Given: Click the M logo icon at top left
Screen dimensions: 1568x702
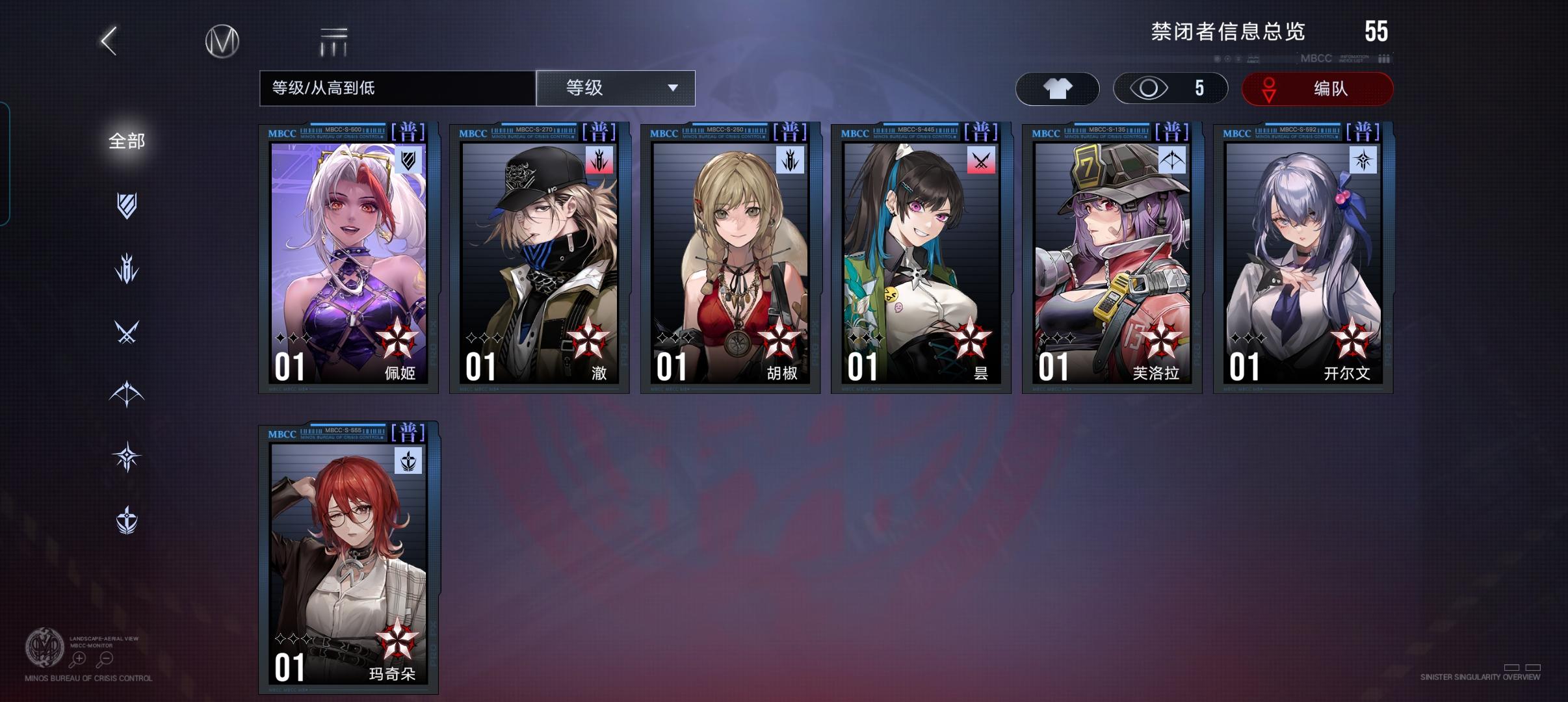Looking at the screenshot, I should [x=221, y=40].
